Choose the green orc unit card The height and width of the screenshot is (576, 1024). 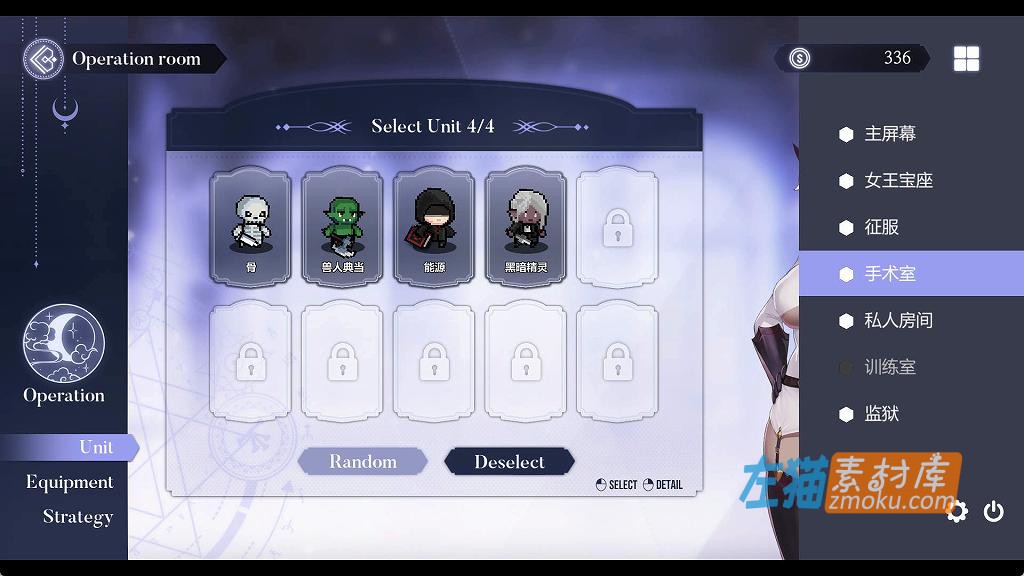tap(342, 226)
